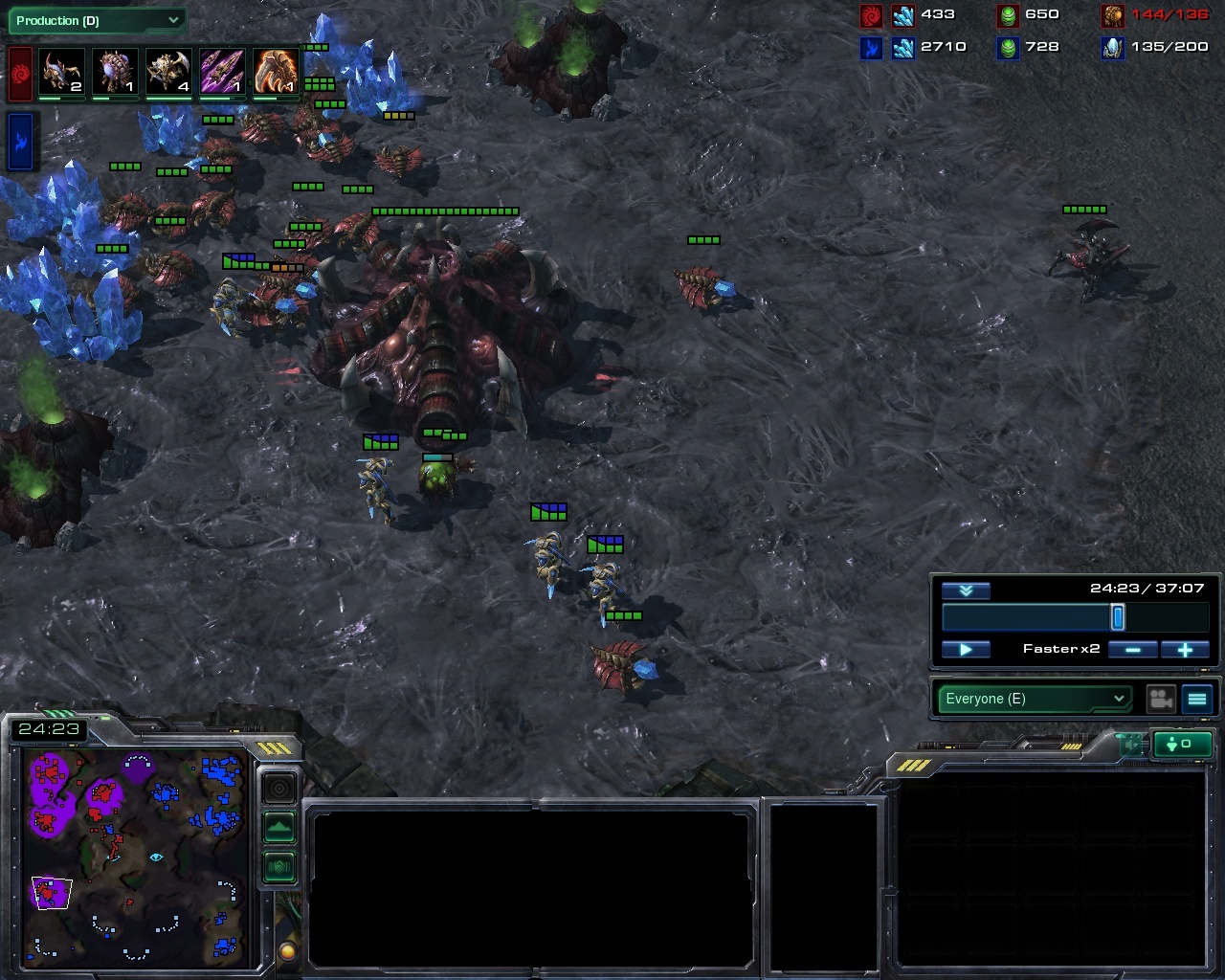Resume replay with the play button
This screenshot has height=980, width=1225.
966,650
